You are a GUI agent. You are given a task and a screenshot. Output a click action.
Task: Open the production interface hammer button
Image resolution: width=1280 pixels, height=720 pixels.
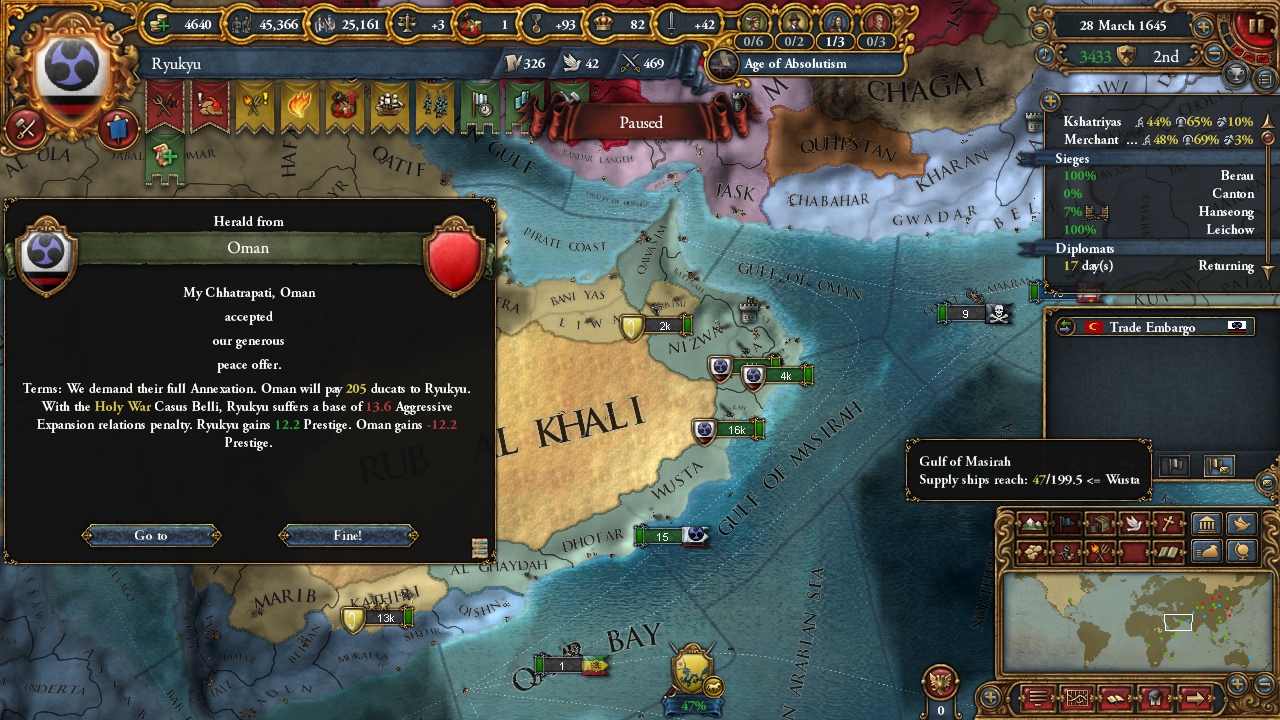click(27, 128)
